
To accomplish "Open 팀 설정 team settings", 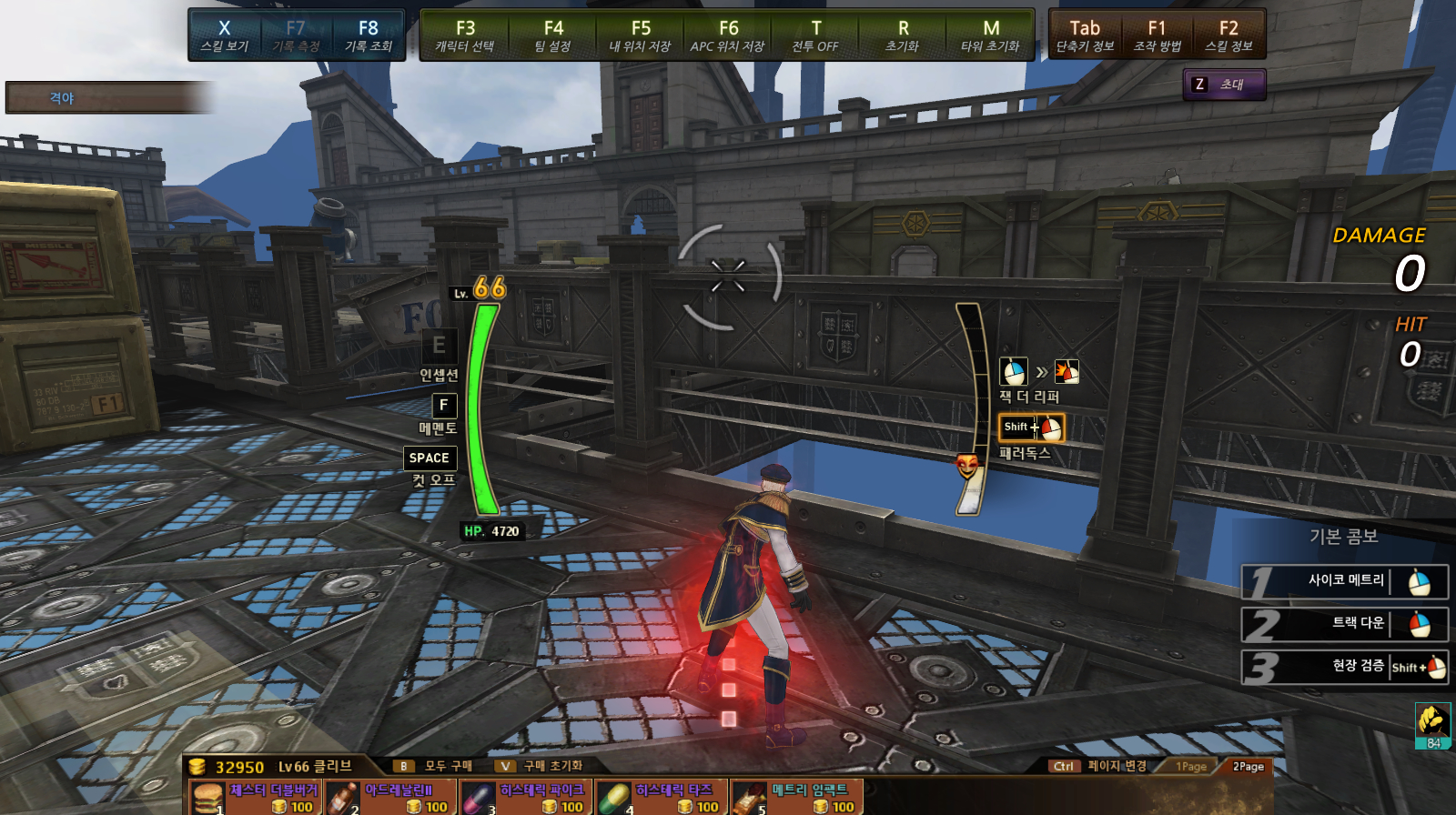I will [x=553, y=35].
